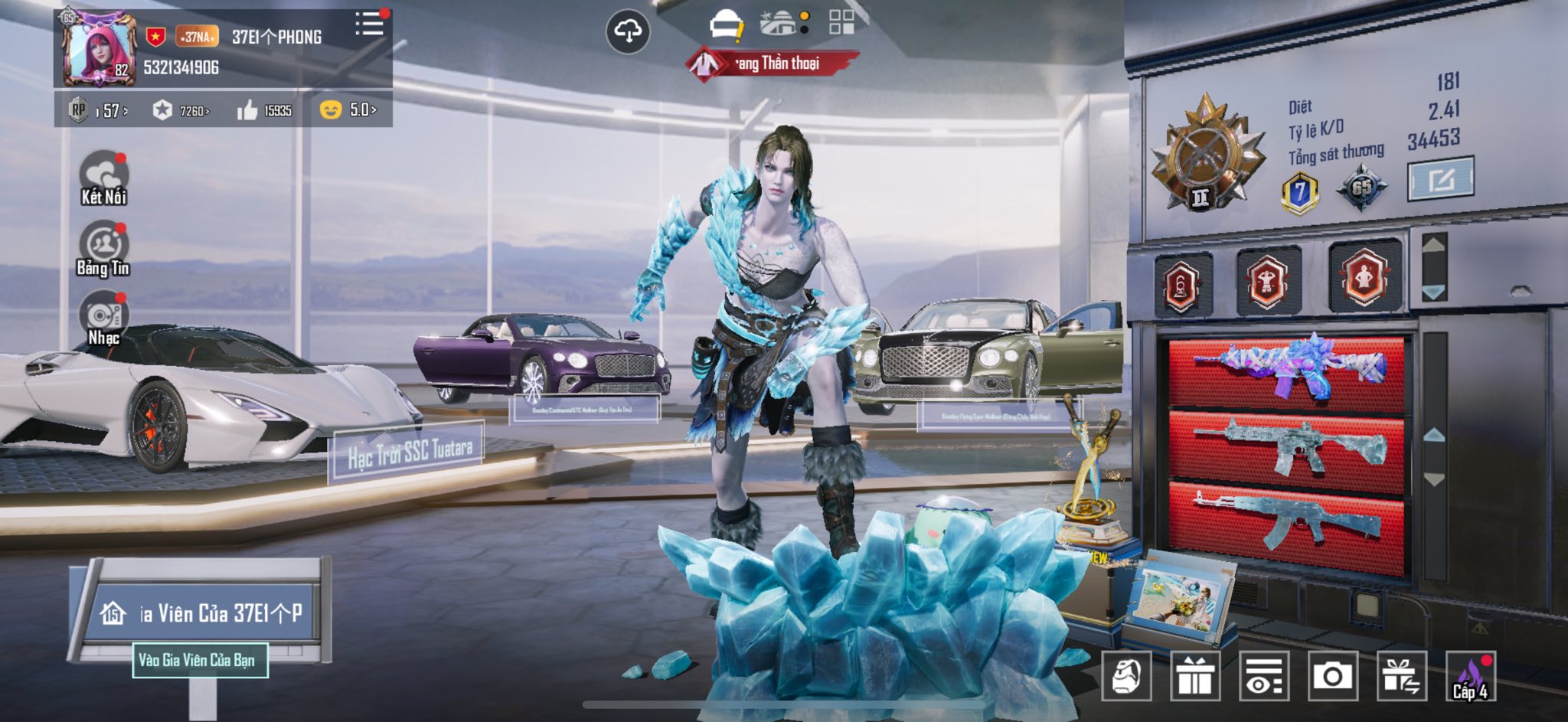View Royale Pass rank 57
Viewport: 1568px width, 722px height.
(100, 111)
